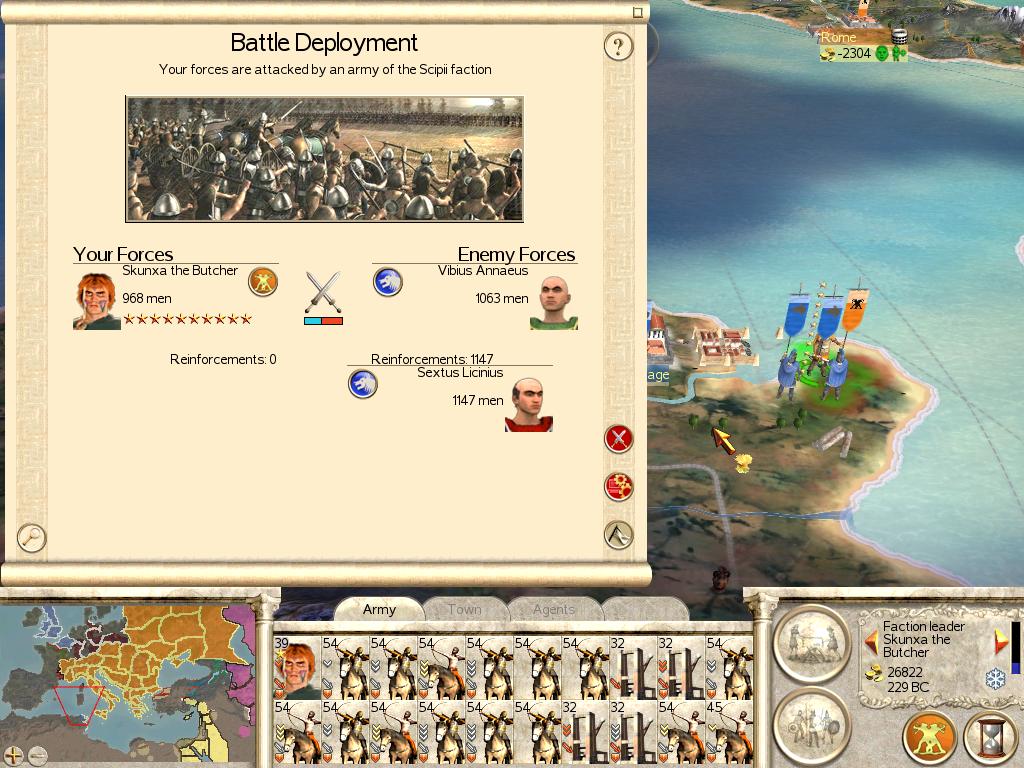This screenshot has width=1024, height=768.
Task: Auto-resolve the battle
Action: click(x=619, y=487)
